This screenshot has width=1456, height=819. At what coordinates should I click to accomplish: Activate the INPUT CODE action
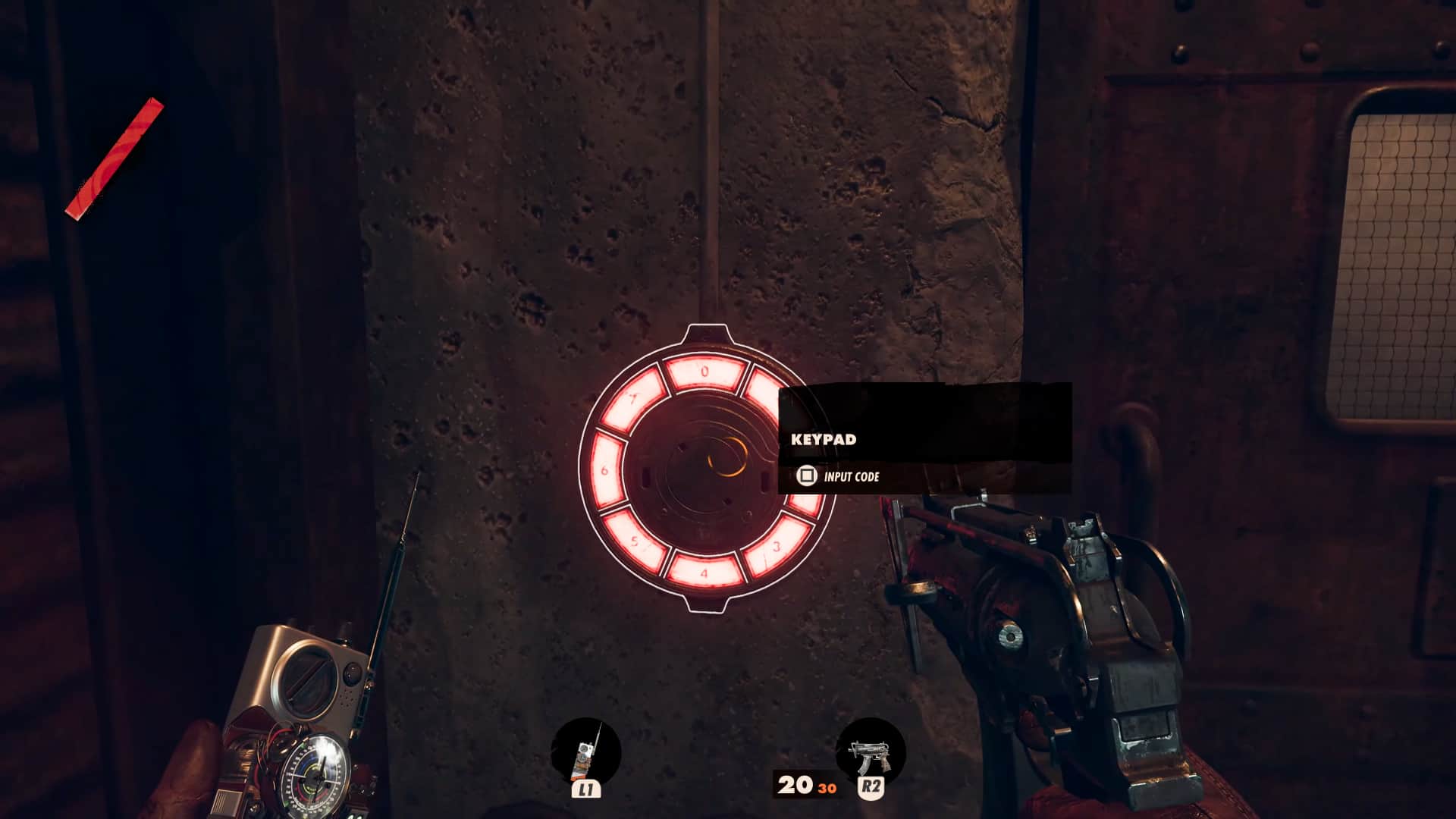851,477
